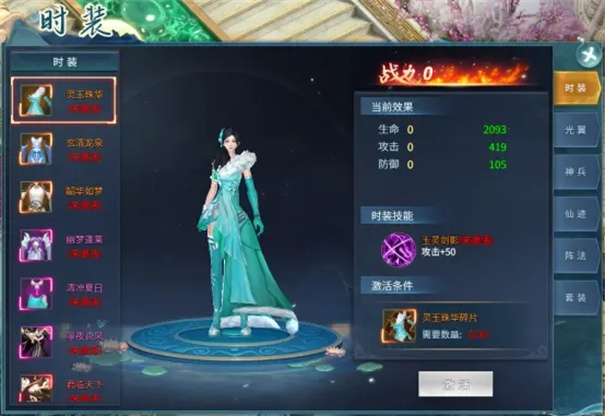Select the 时装 side tab
Image resolution: width=605 pixels, height=416 pixels.
click(x=575, y=90)
